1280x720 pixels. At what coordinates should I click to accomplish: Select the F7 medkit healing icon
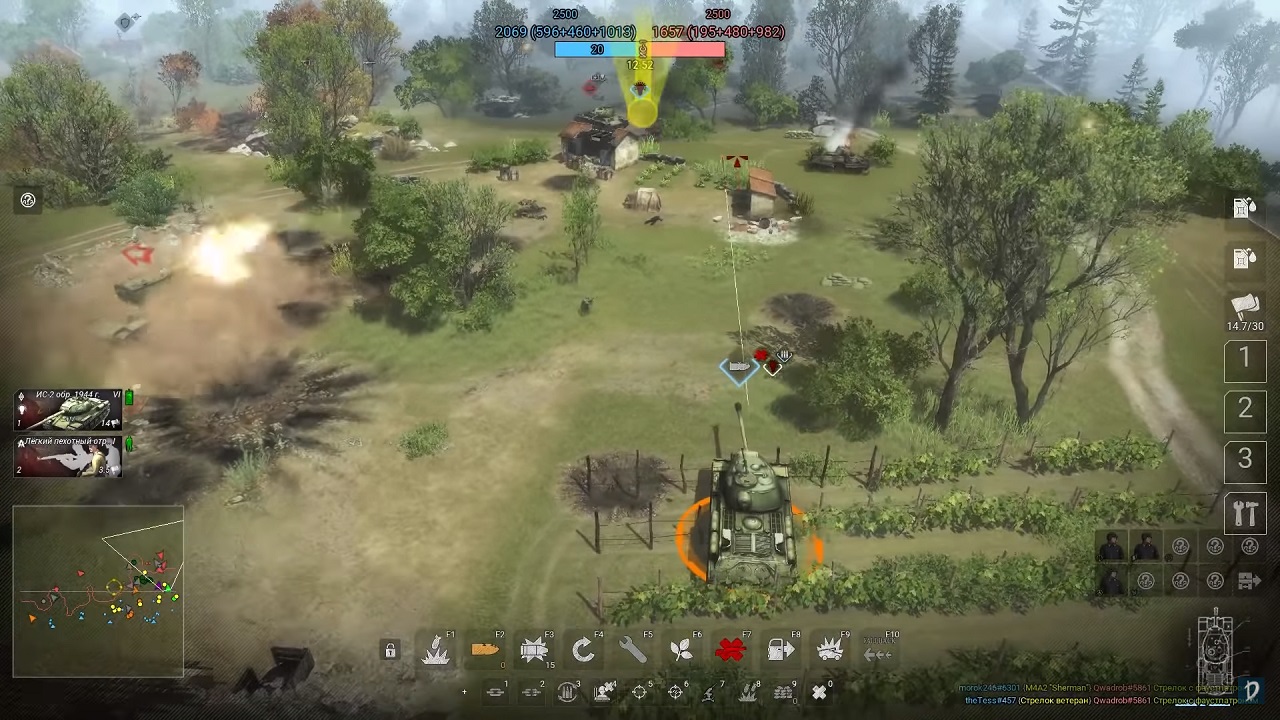[729, 649]
